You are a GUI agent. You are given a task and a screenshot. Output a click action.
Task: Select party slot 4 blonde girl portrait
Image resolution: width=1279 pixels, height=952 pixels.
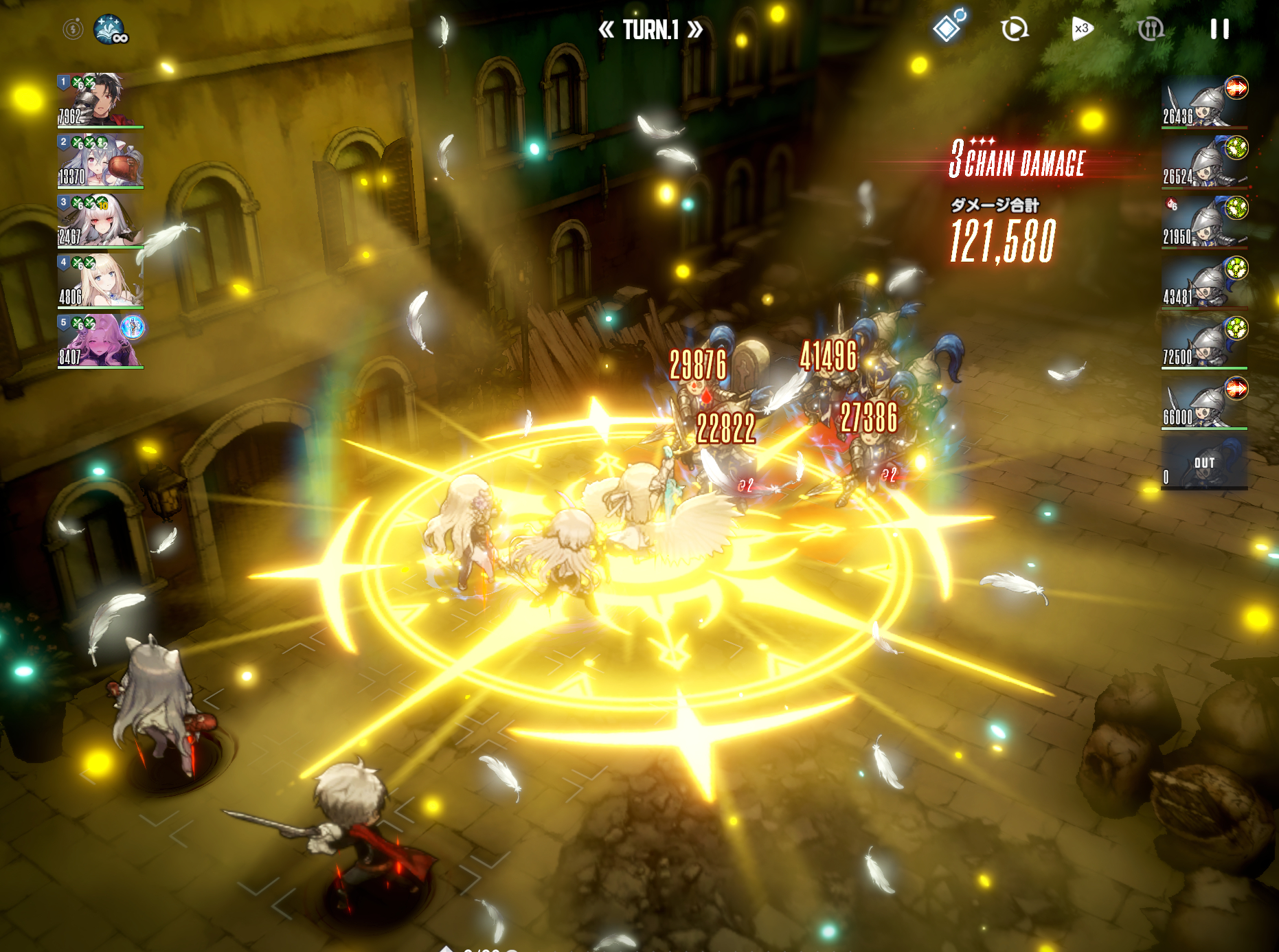click(100, 281)
